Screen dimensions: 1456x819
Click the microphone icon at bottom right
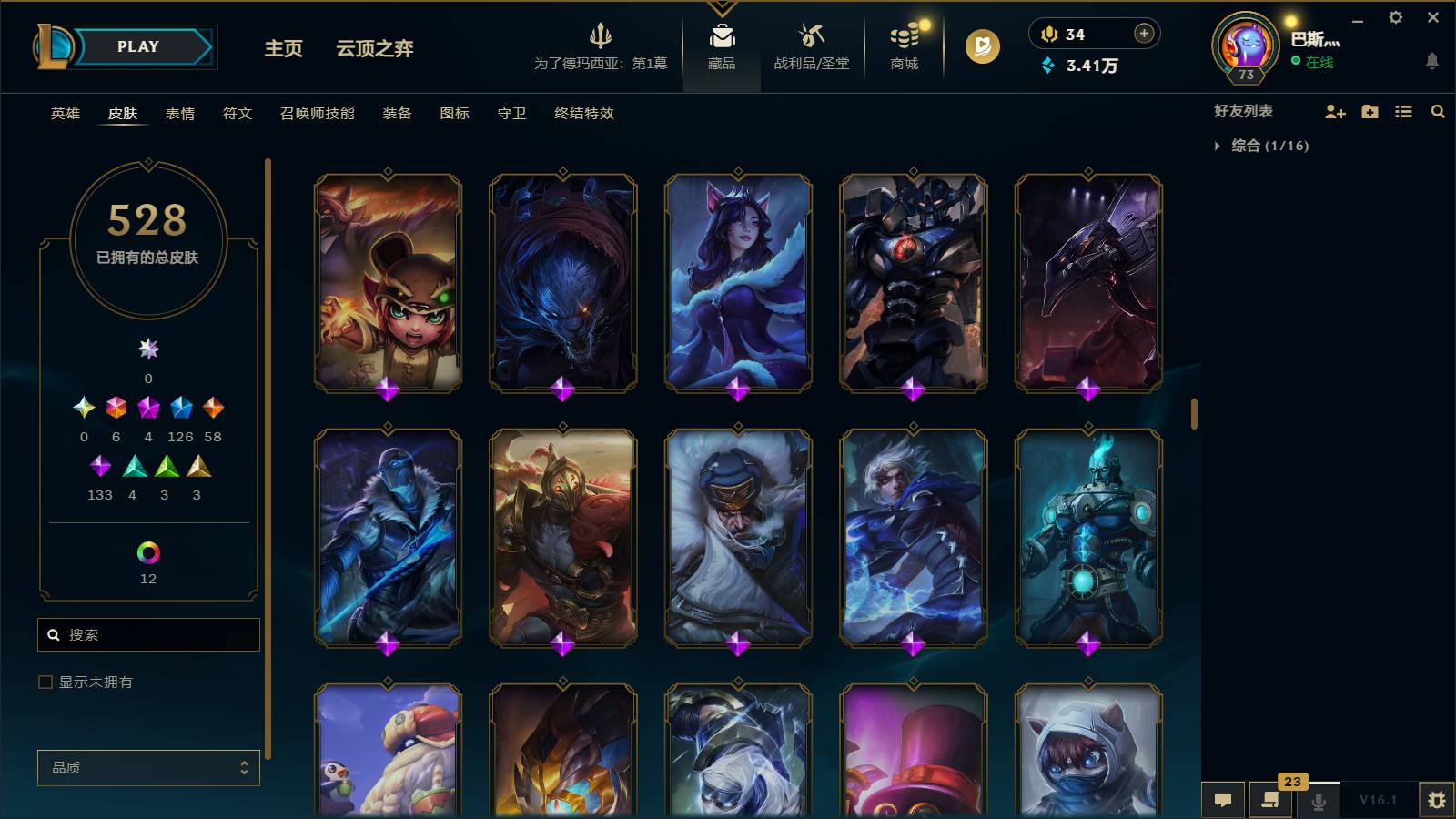pos(1317,801)
